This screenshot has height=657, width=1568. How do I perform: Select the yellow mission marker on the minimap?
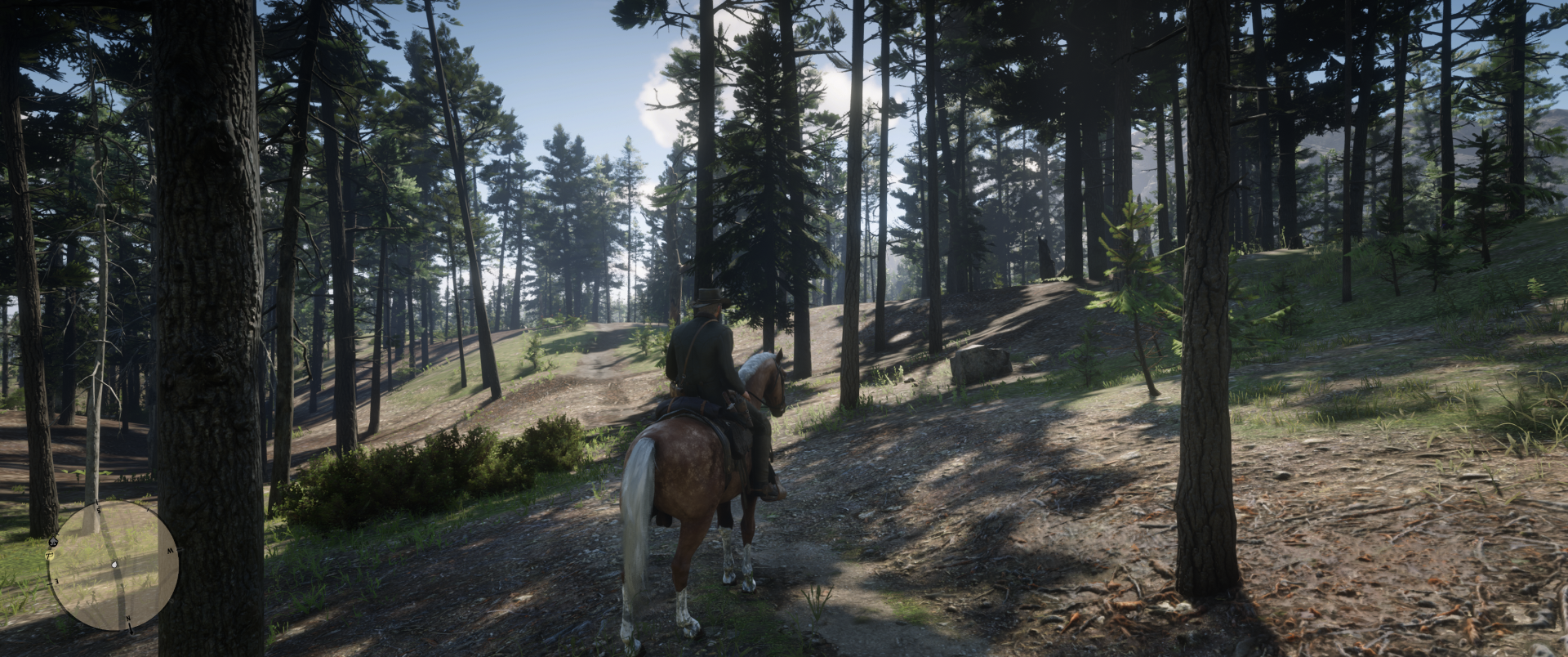coord(50,555)
